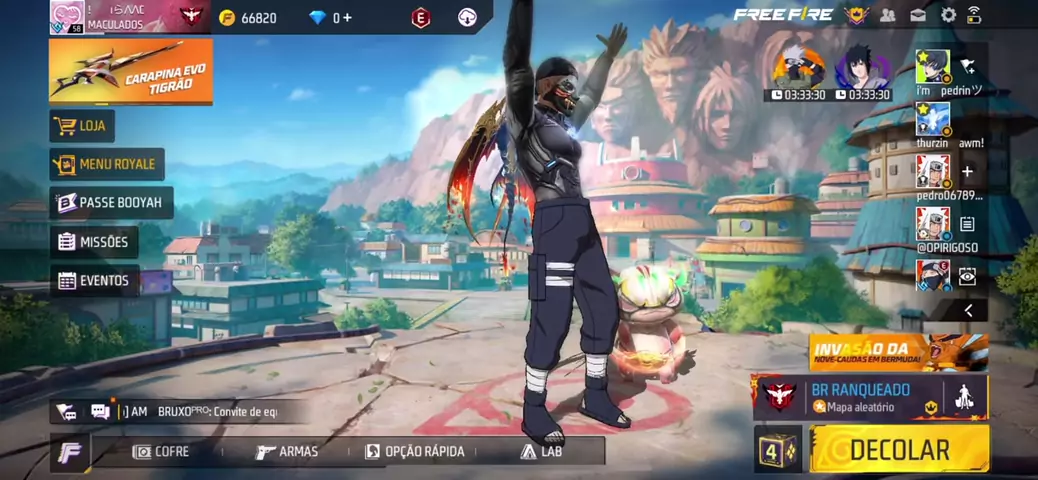Open settings via the gear icon
This screenshot has width=1038, height=480.
pos(948,15)
